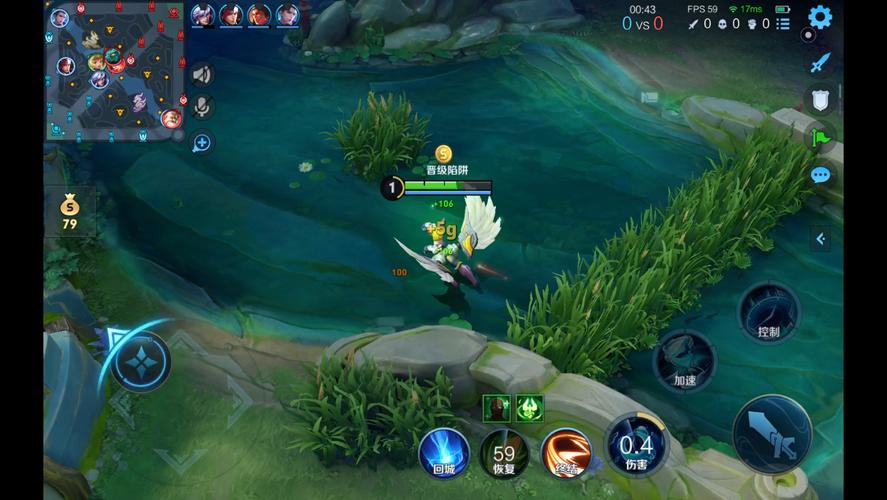Open the scoreboard list icon

pos(783,23)
